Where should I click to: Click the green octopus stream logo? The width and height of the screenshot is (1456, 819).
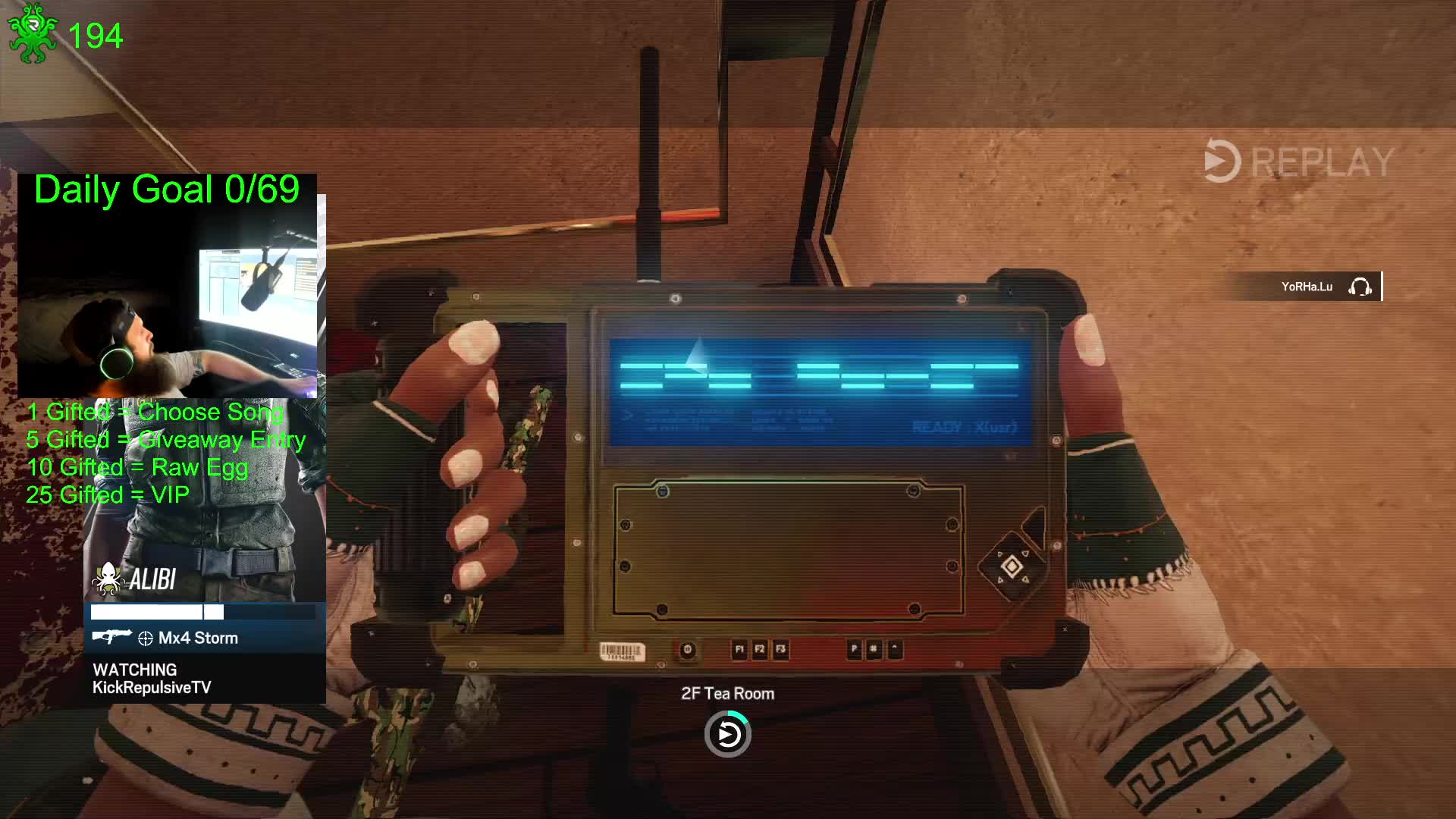click(33, 34)
